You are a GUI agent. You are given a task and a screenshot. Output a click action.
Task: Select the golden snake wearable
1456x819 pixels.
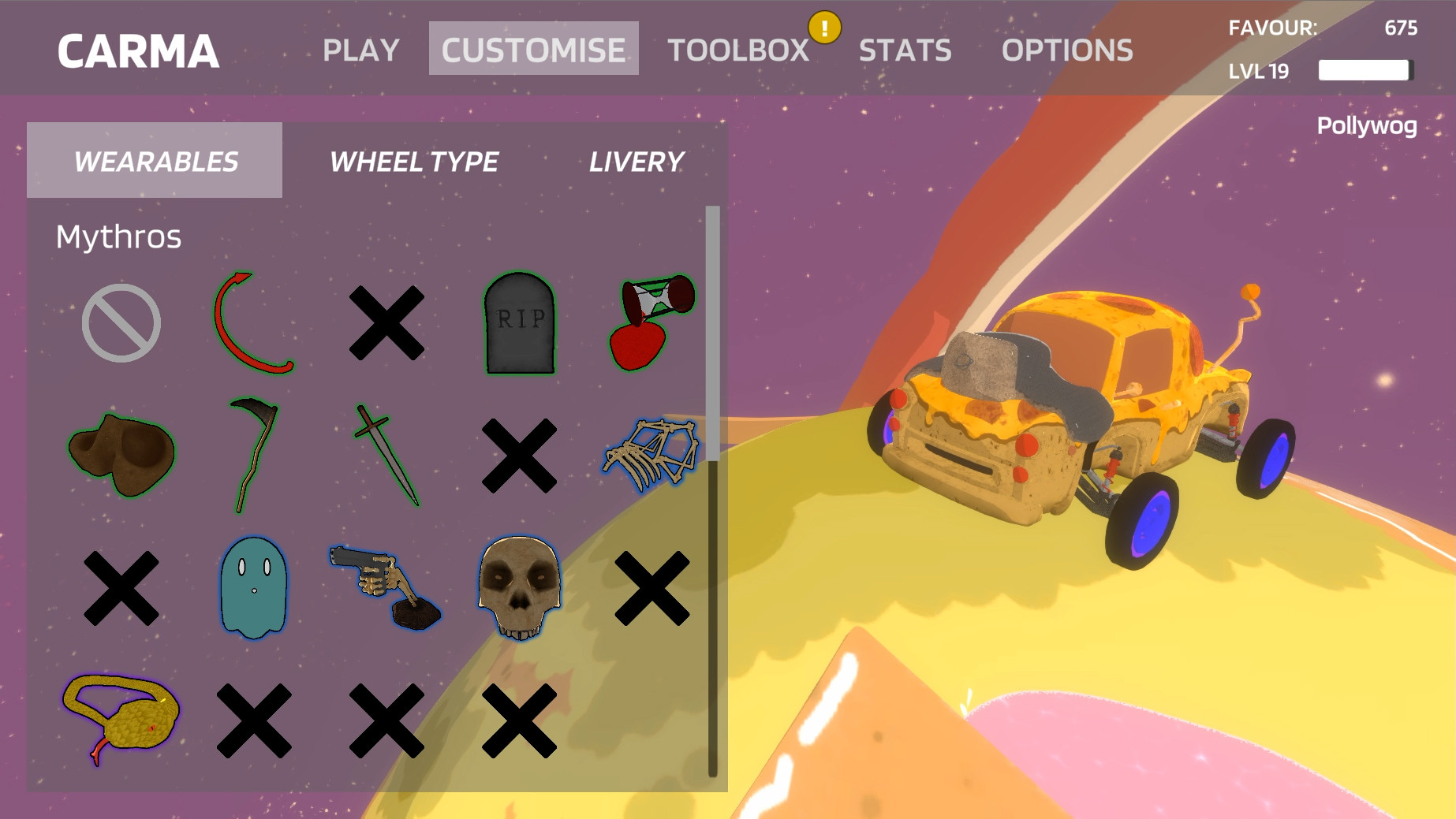coord(124,717)
